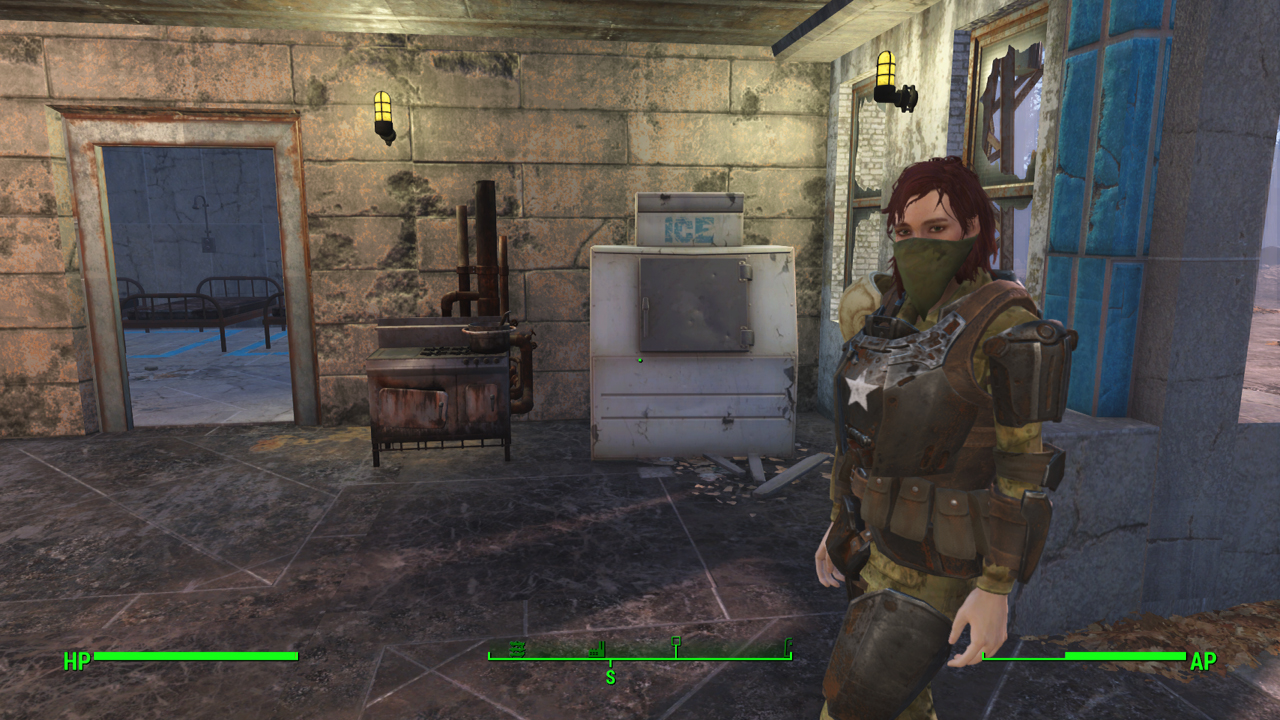This screenshot has height=720, width=1280.
Task: Select the wavy-lines location marker on the compass
Action: (517, 649)
